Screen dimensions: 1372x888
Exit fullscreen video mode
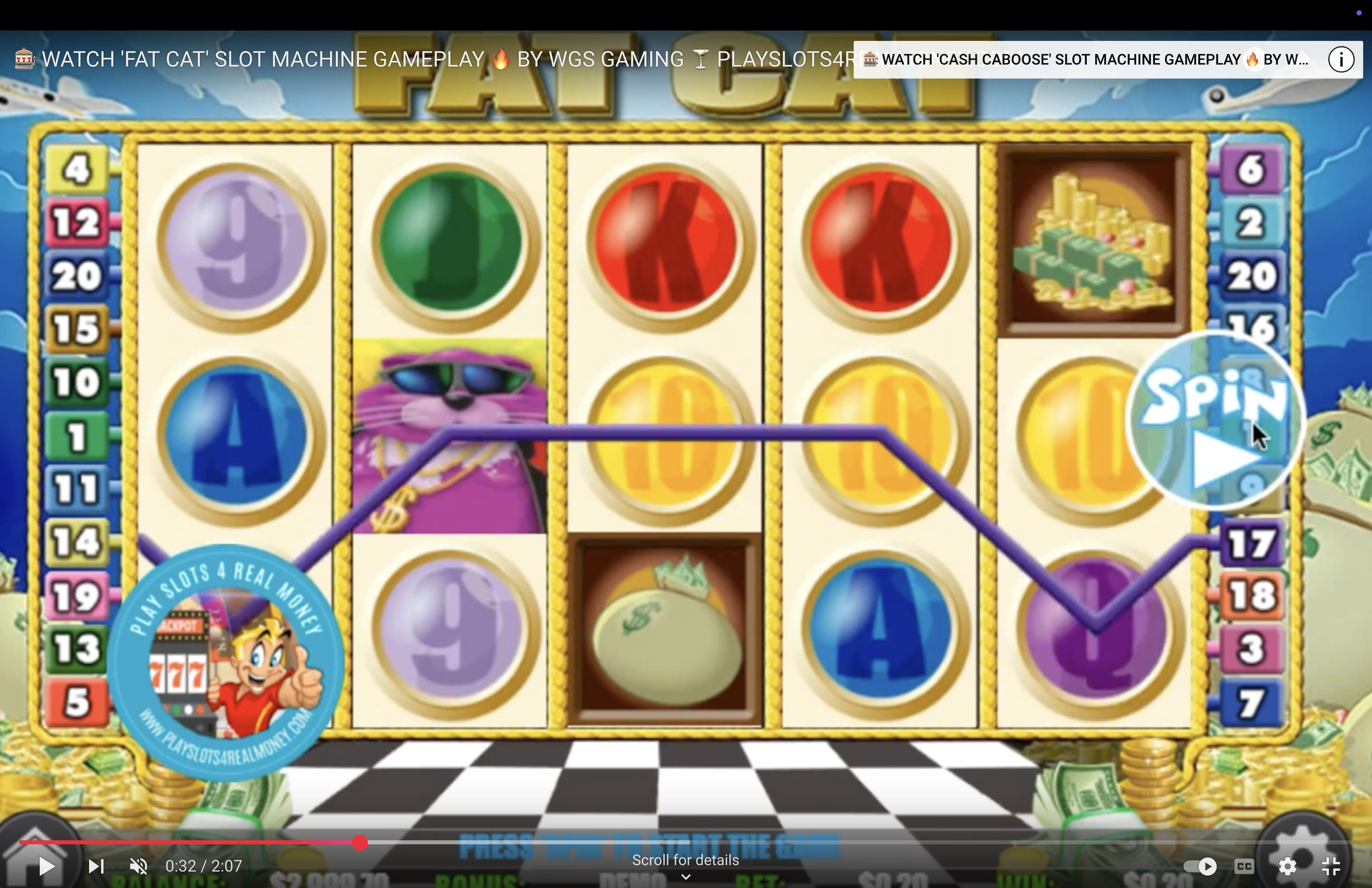pos(1331,866)
